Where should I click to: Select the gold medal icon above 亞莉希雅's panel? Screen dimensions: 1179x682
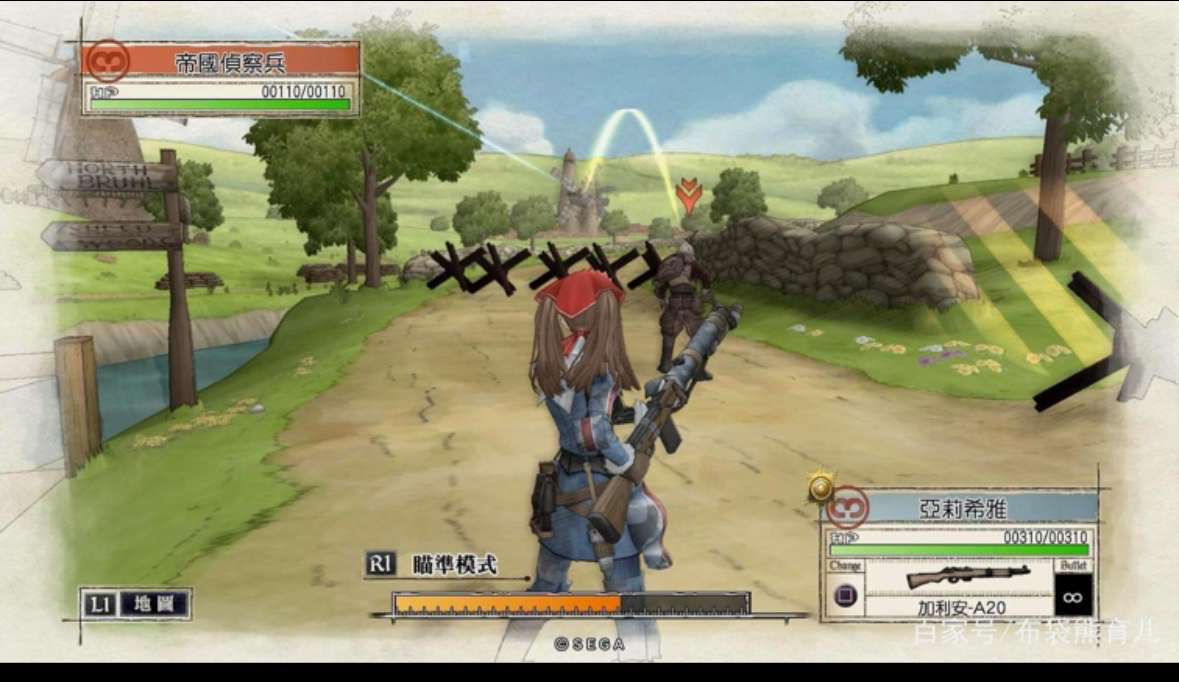tap(821, 487)
